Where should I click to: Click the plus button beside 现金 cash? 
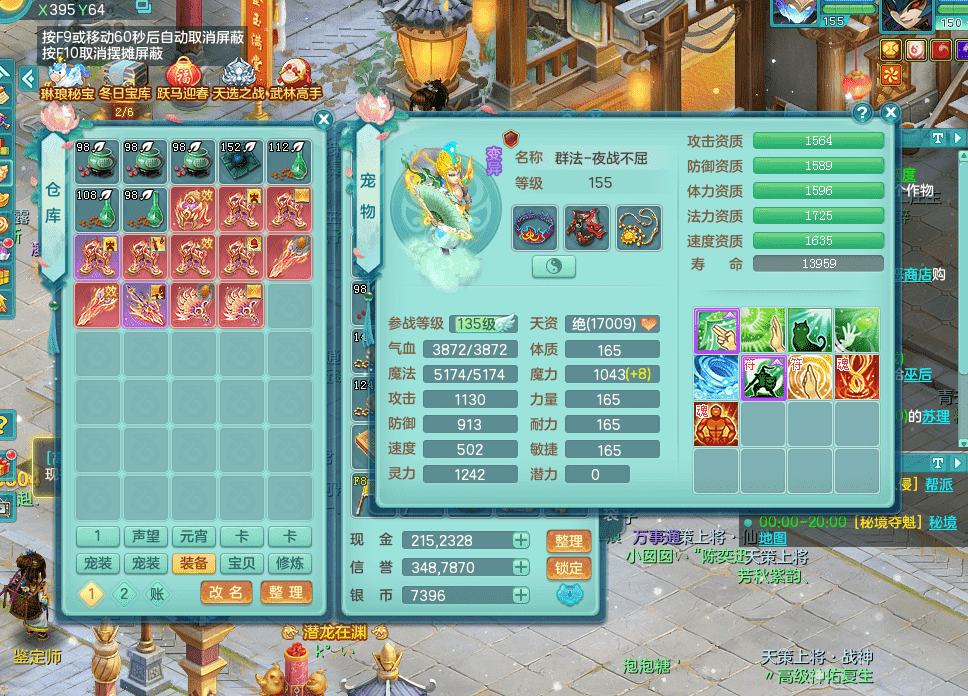(521, 540)
